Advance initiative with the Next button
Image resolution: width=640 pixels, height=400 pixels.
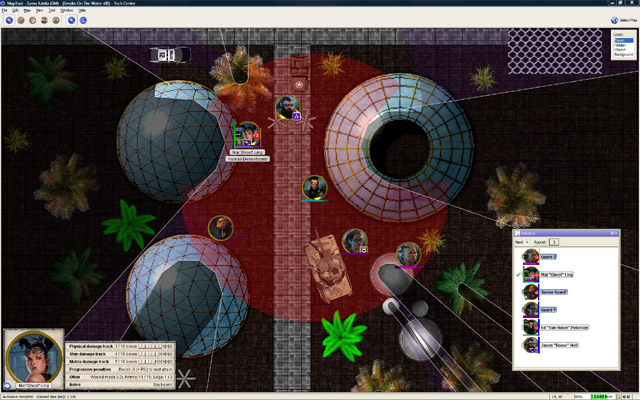[520, 242]
